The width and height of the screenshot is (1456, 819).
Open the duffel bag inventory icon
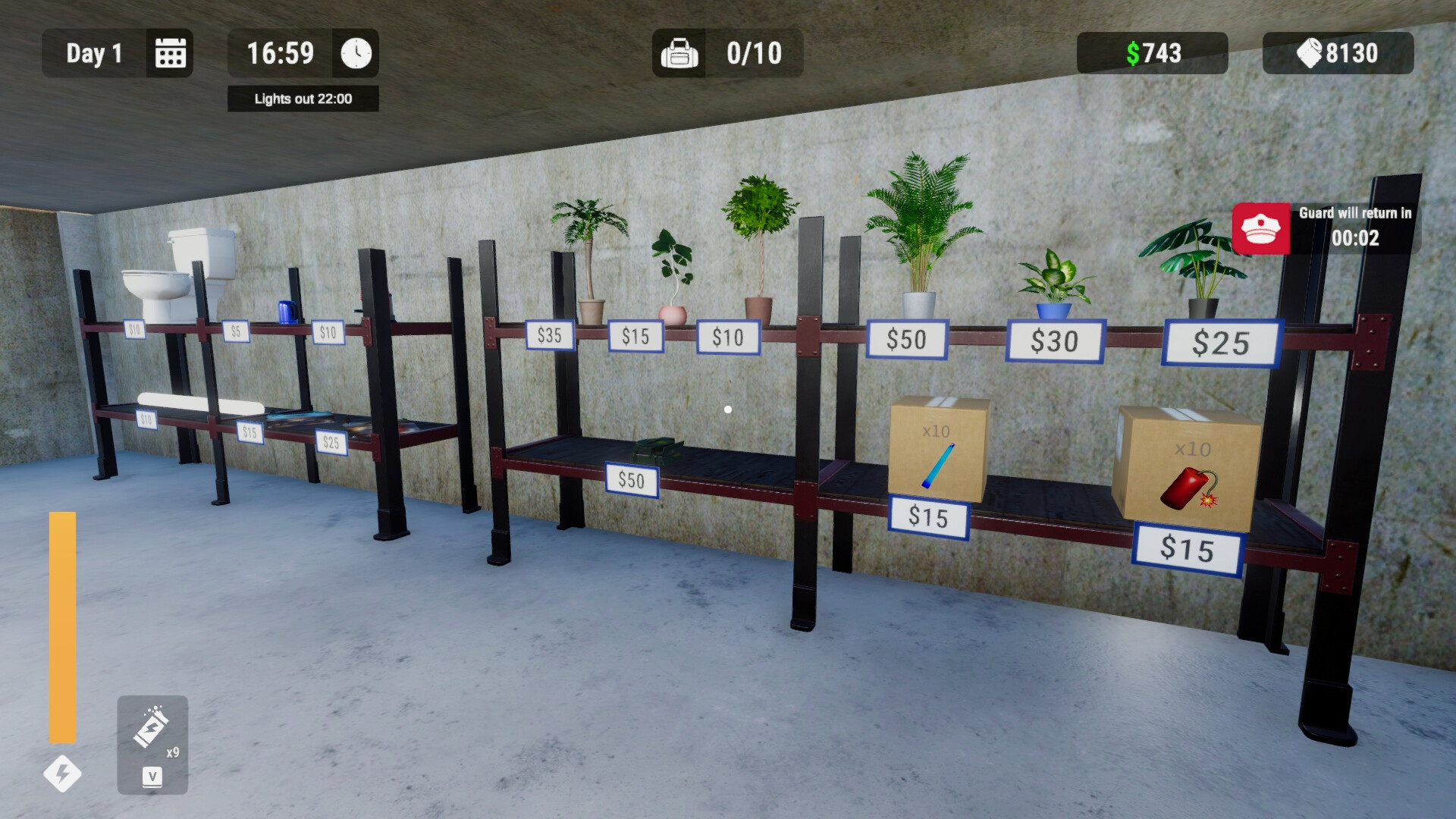679,53
